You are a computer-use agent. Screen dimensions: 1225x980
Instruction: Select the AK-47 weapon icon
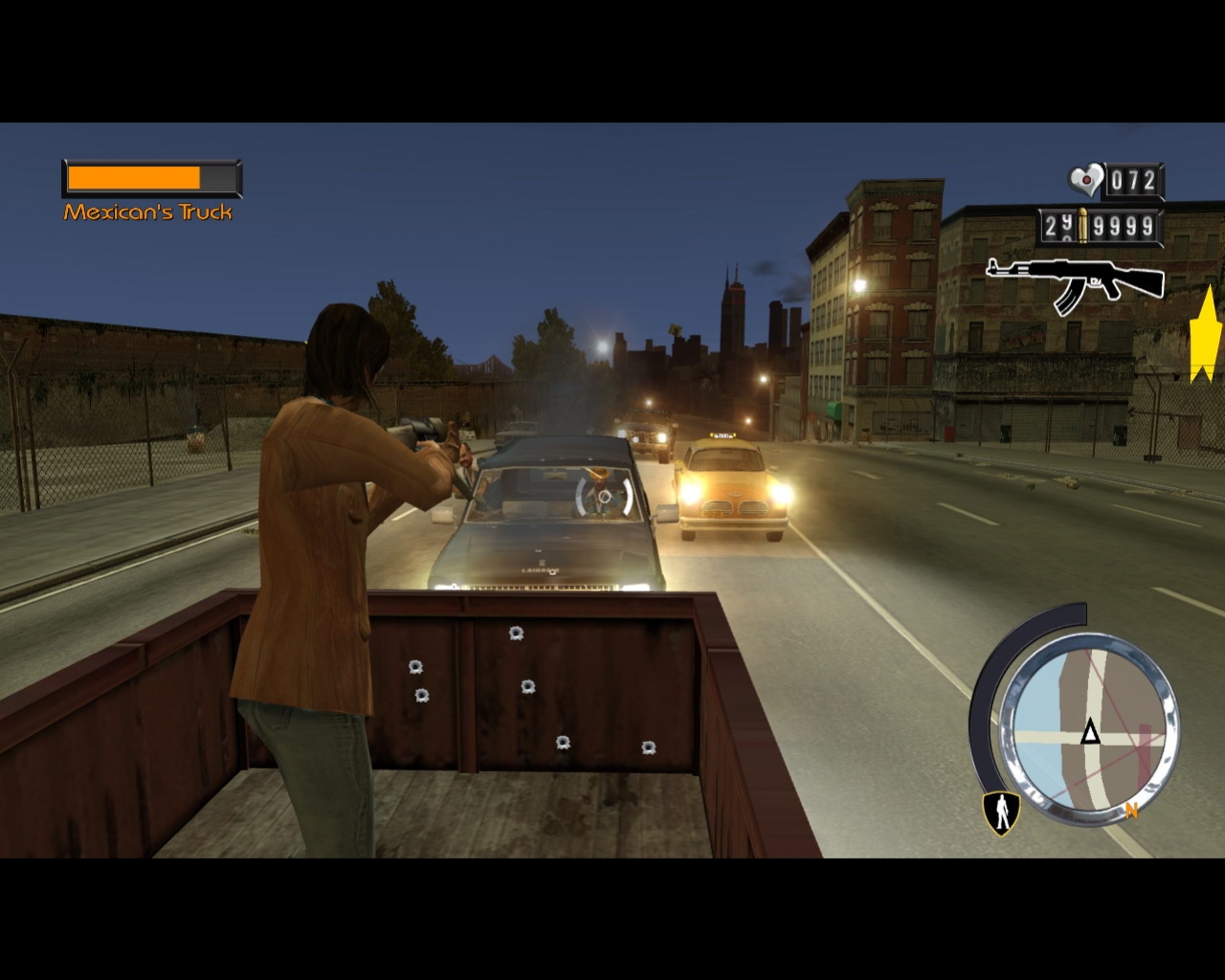point(1072,278)
